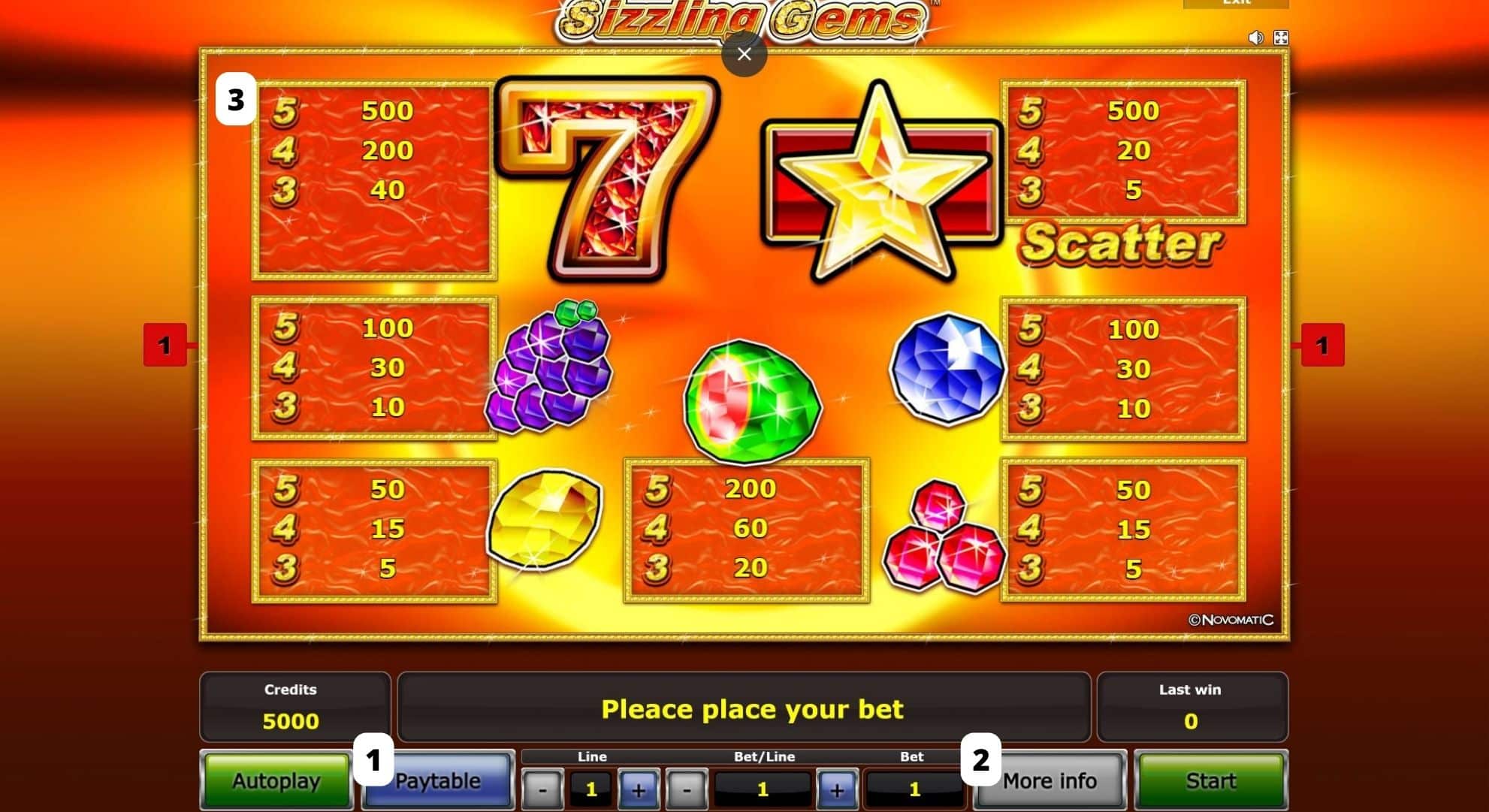Mute the game sound
Viewport: 1489px width, 812px height.
coord(1256,36)
